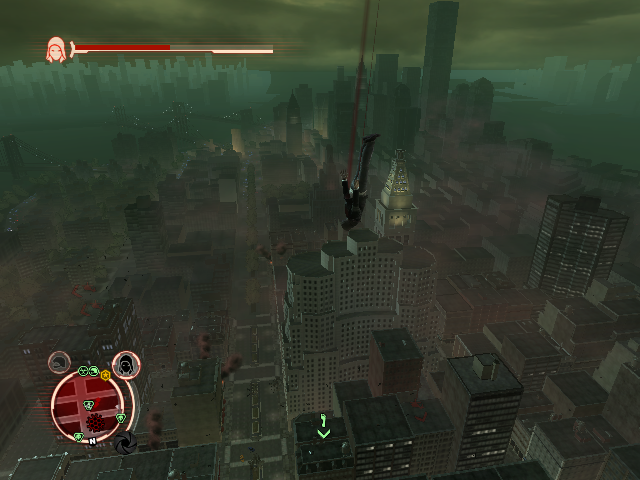Click the black aperture swirl icon
640x480 pixels.
[x=125, y=441]
